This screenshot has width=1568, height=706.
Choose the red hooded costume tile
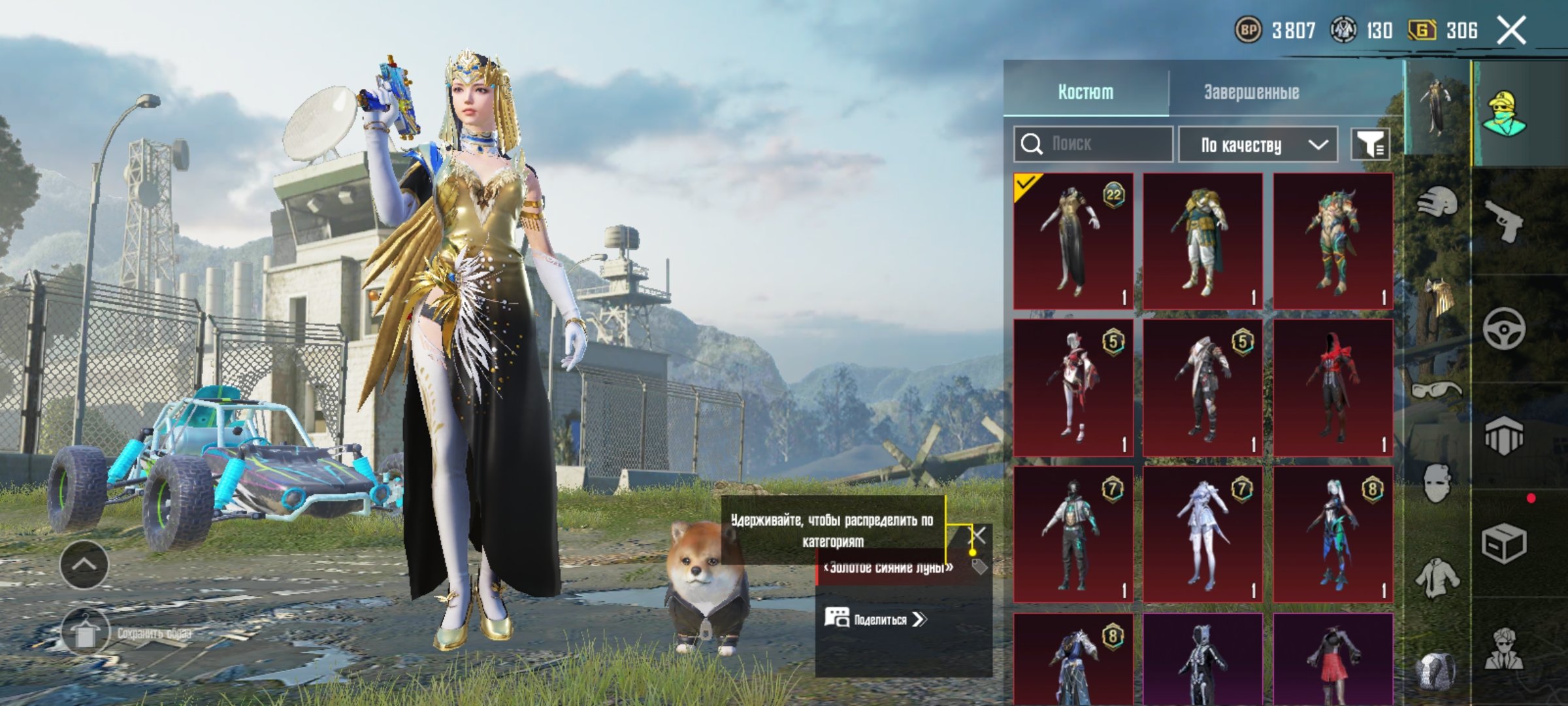coord(1333,388)
